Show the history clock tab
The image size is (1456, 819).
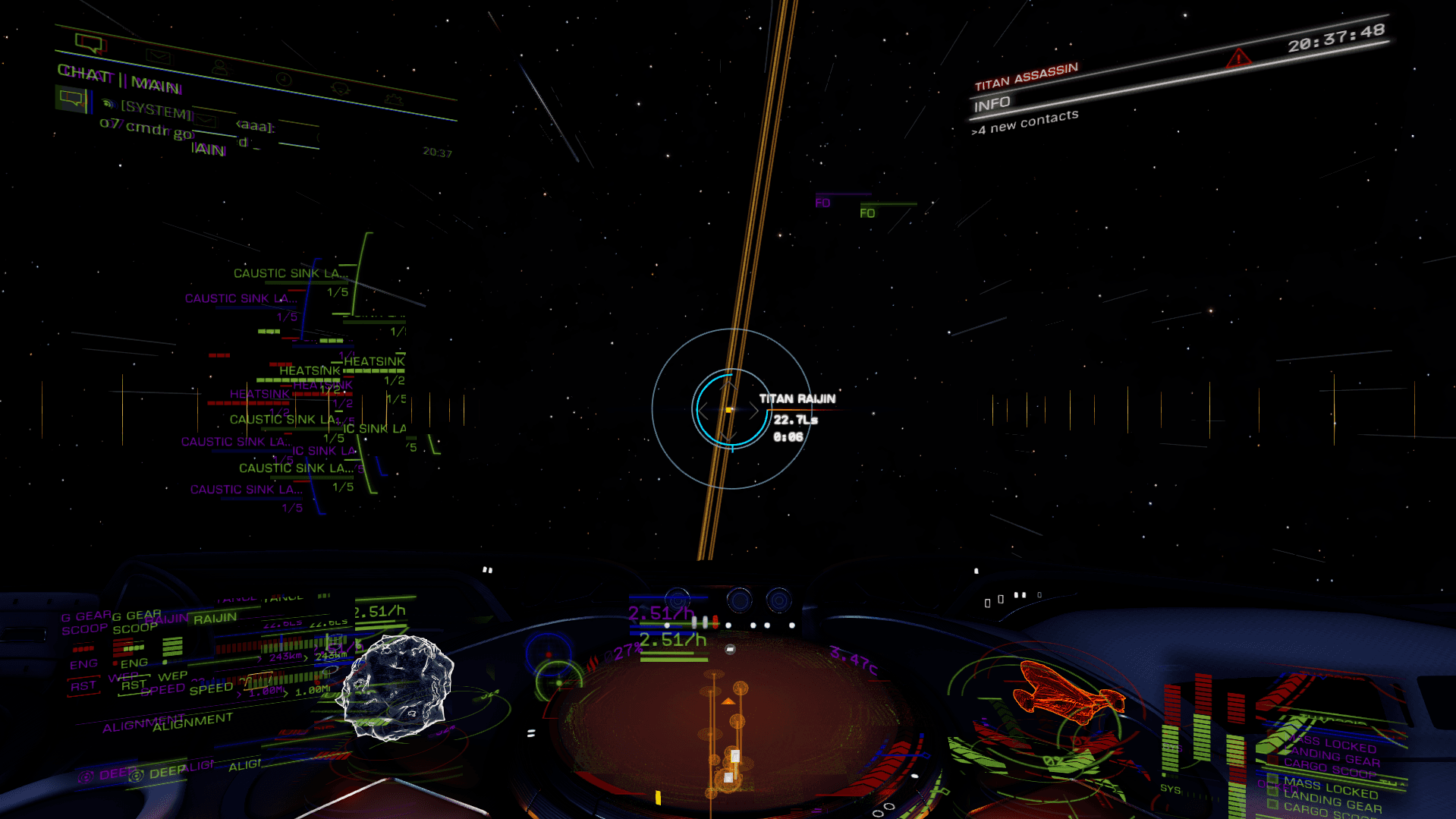pos(283,79)
